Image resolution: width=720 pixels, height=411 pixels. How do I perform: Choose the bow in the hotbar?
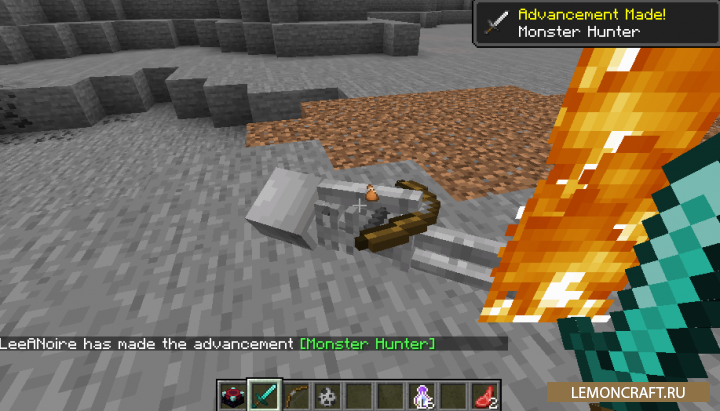click(296, 394)
